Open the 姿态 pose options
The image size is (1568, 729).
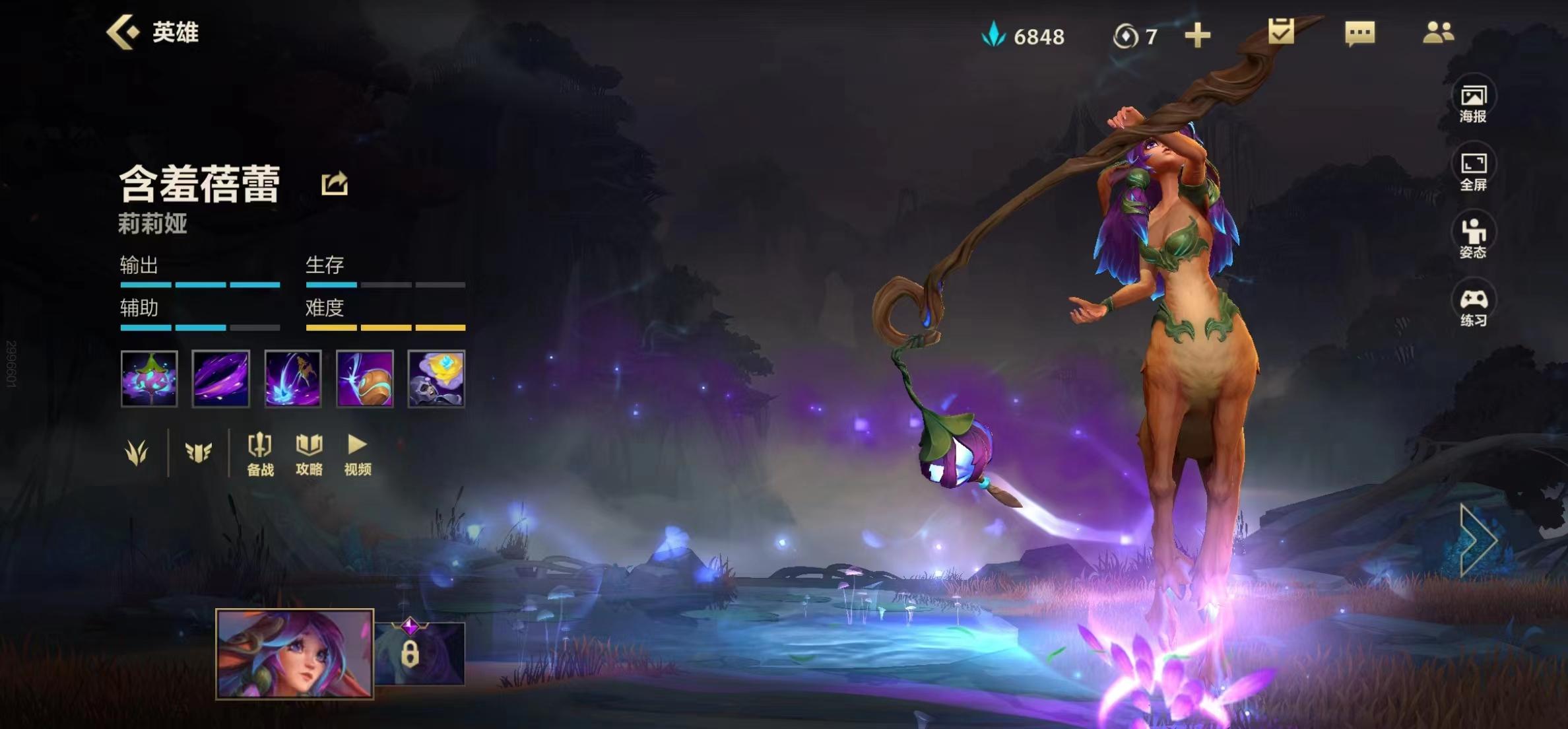1473,238
